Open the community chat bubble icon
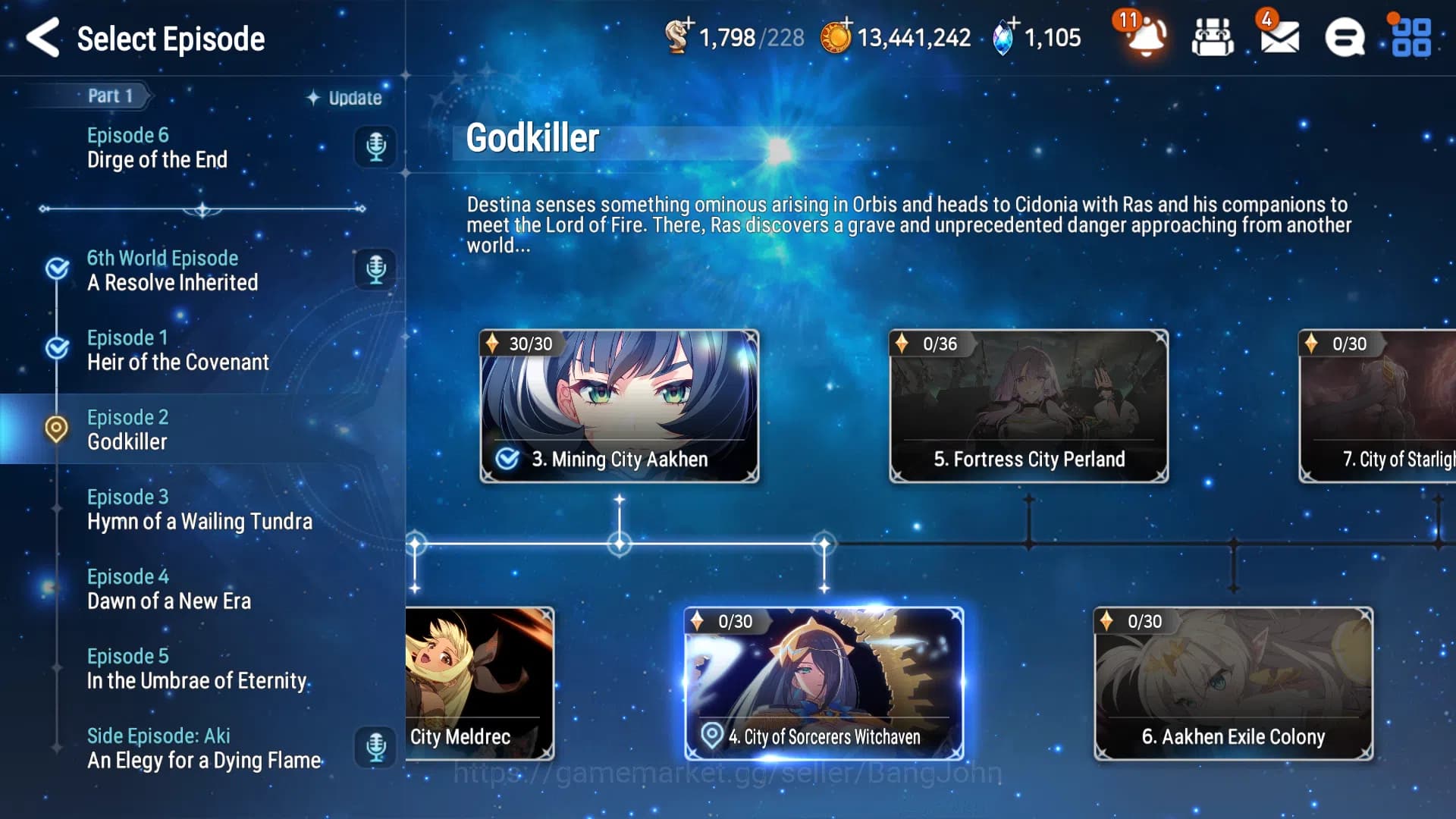Screen dimensions: 1456x819 (x=1344, y=36)
